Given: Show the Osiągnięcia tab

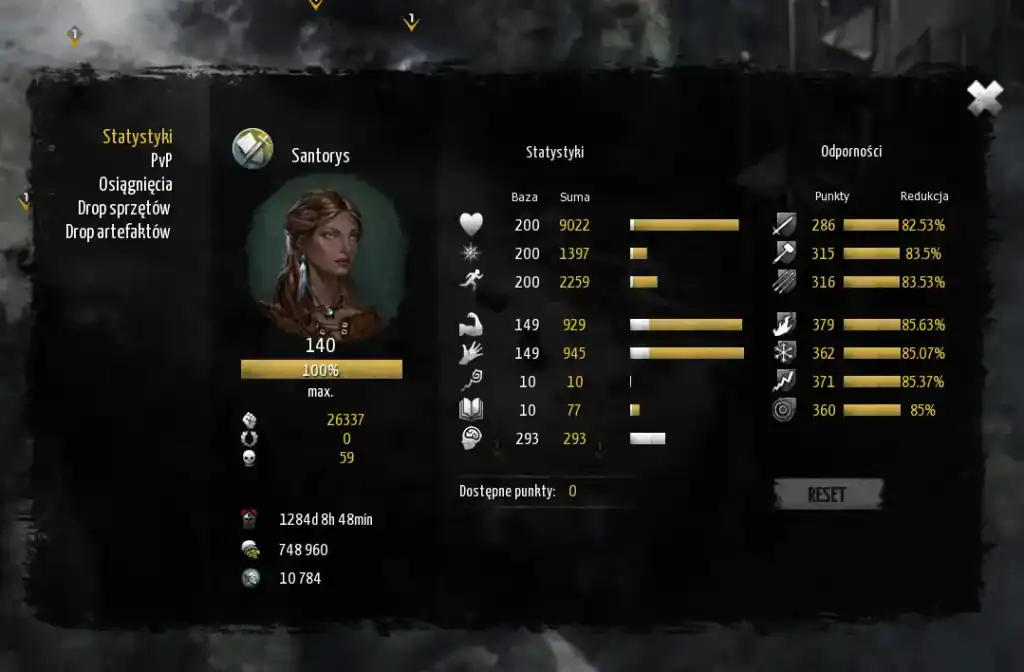Looking at the screenshot, I should tap(135, 184).
